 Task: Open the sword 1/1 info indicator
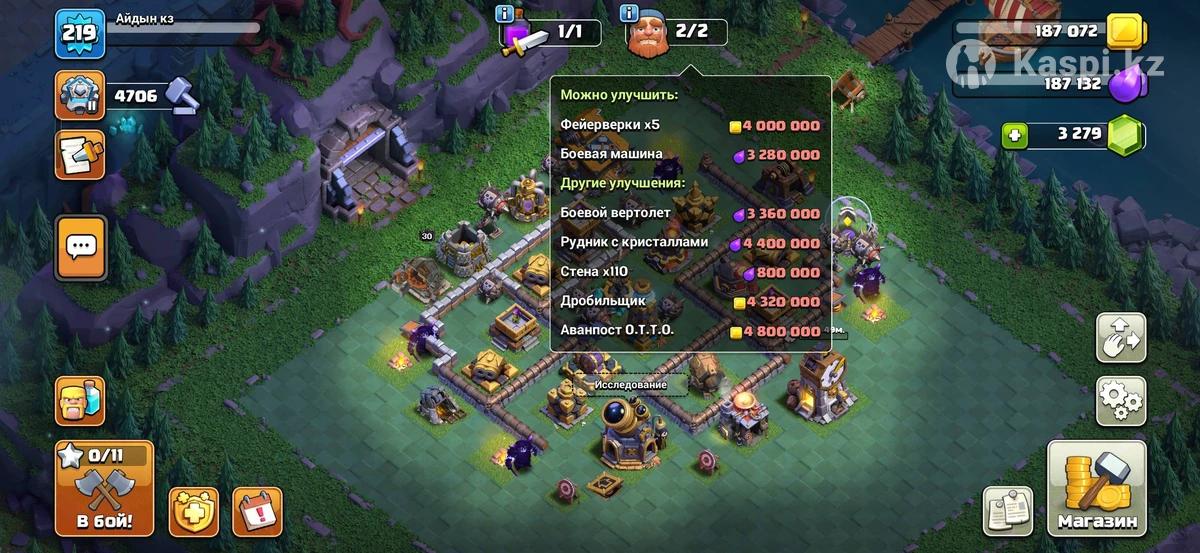click(552, 32)
